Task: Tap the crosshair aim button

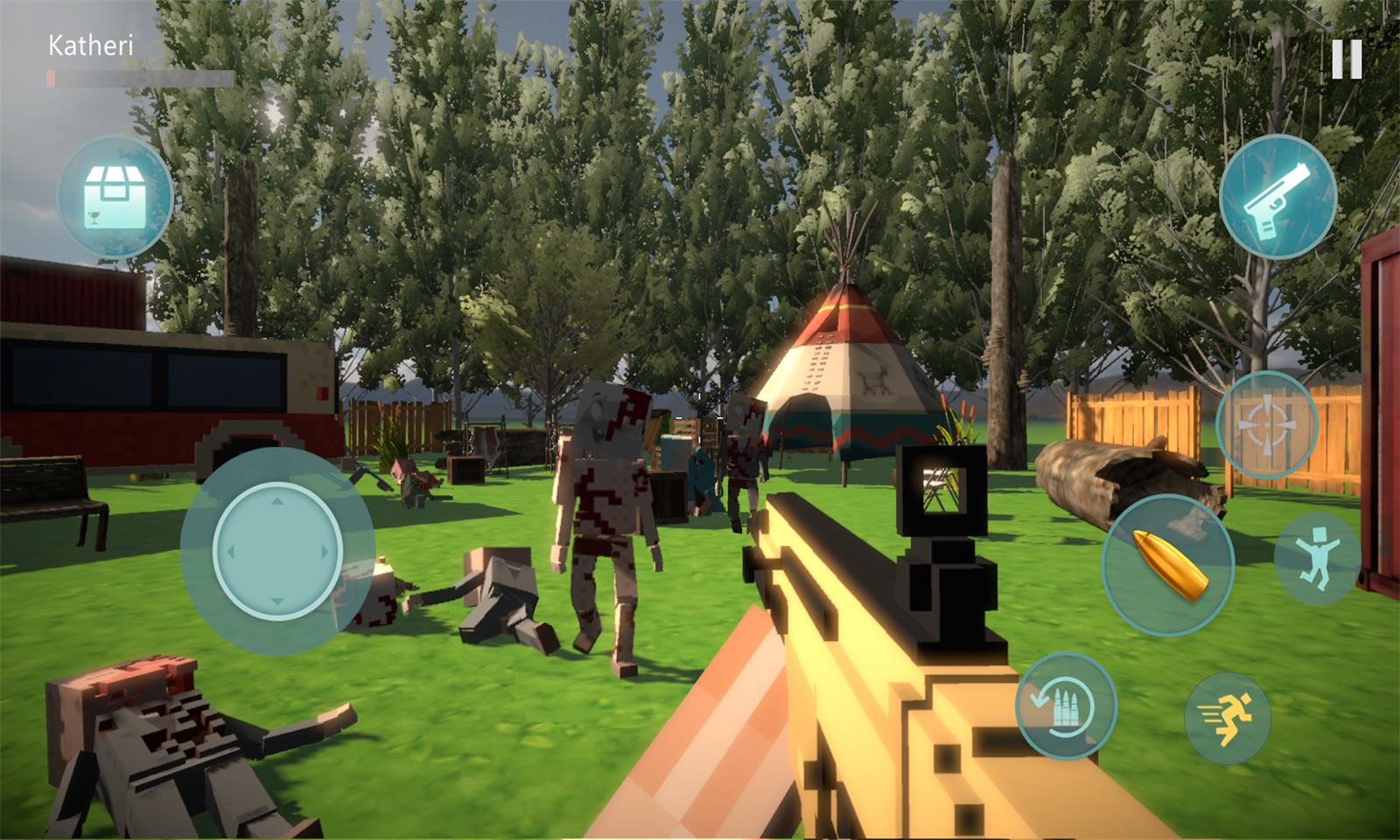Action: [1266, 424]
